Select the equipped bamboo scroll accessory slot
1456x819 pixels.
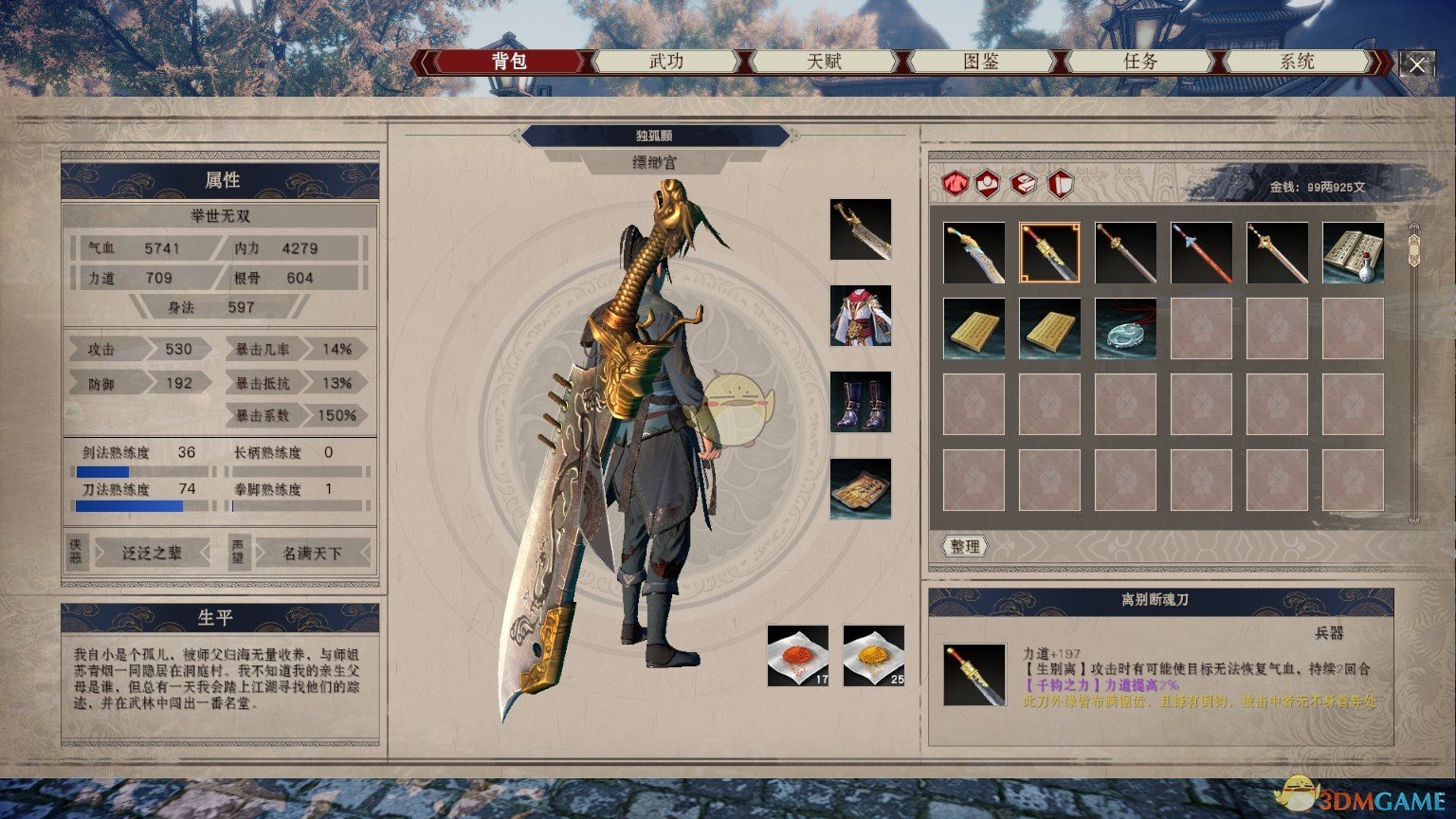pos(861,489)
